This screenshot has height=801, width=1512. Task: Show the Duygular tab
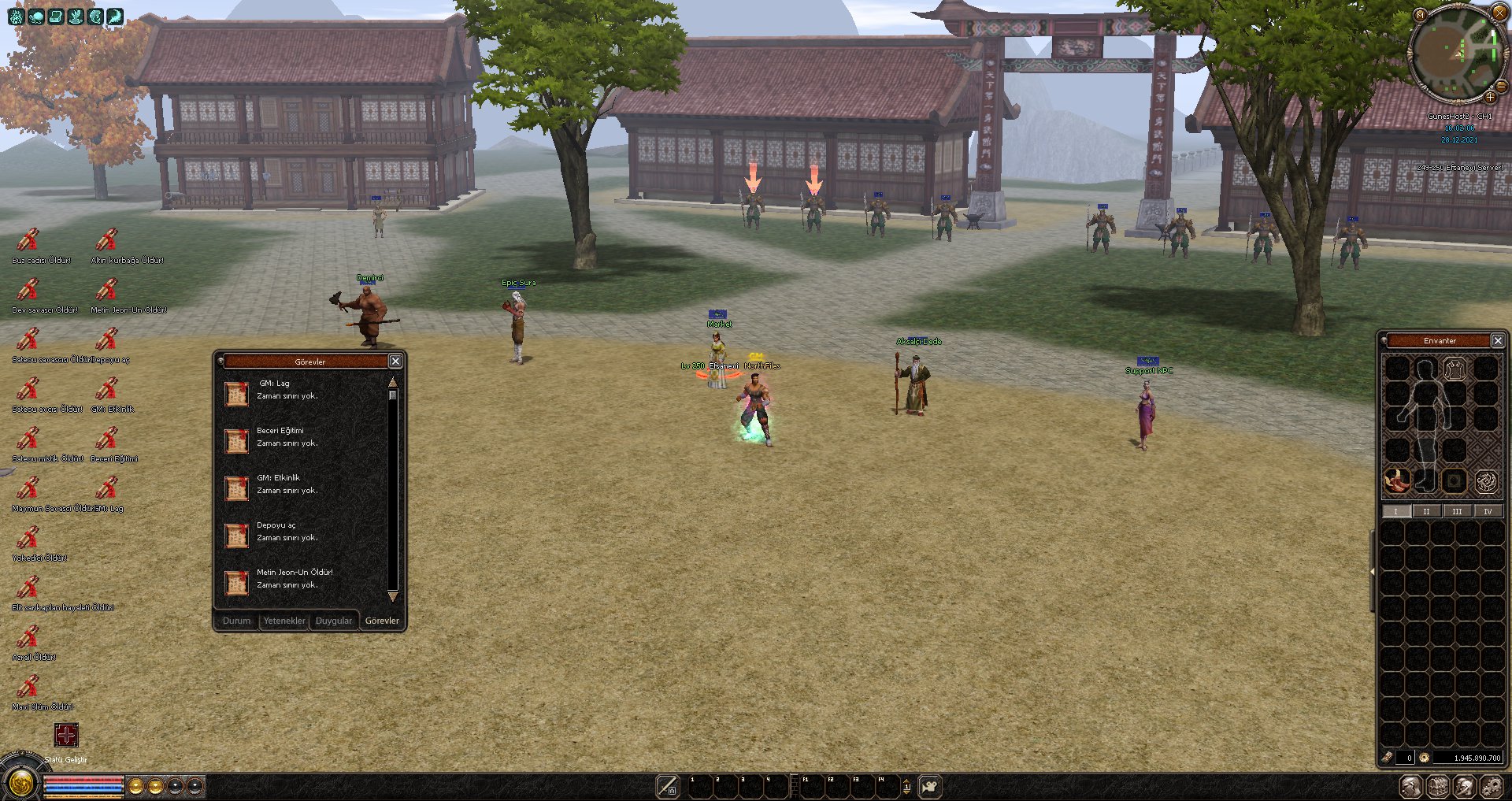pos(333,621)
